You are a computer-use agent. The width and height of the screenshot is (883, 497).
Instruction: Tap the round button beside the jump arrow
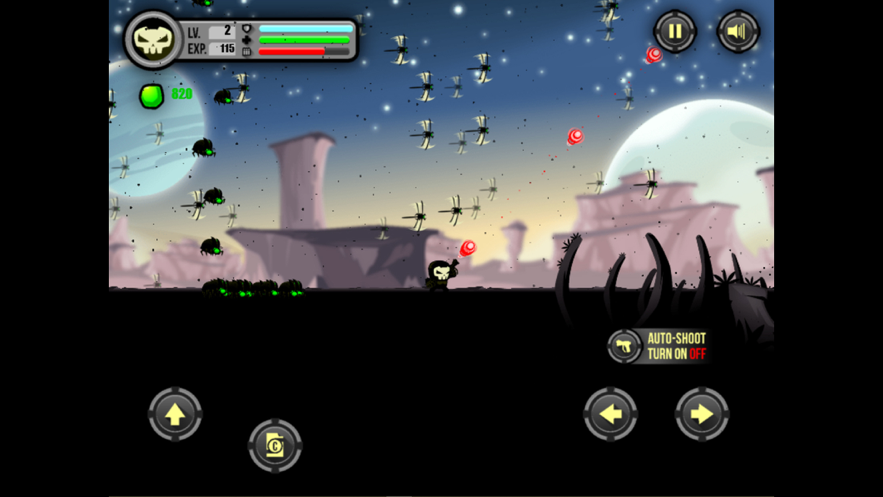pyautogui.click(x=275, y=445)
